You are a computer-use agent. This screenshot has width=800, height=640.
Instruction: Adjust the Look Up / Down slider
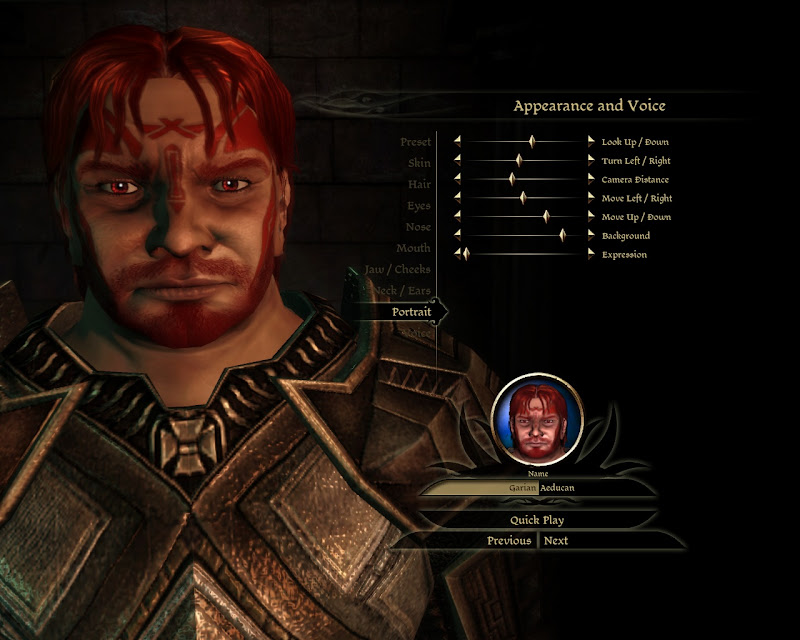531,142
